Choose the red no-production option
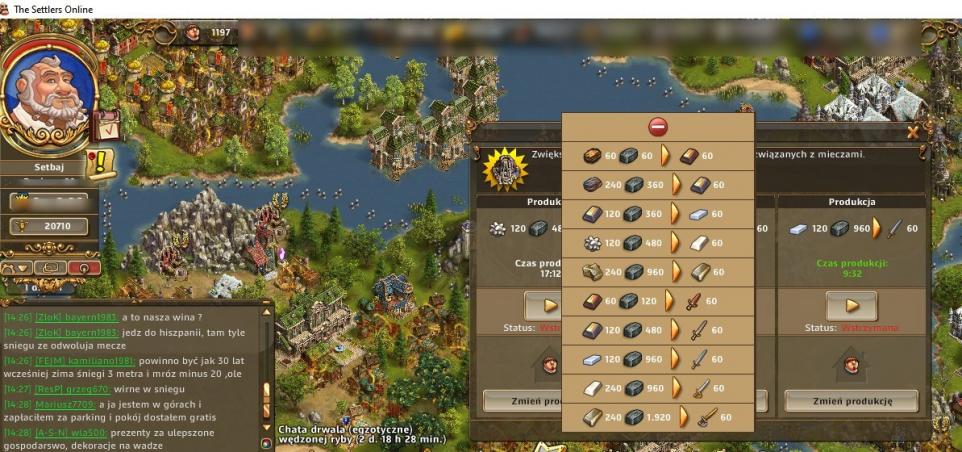962x452 pixels. point(657,127)
